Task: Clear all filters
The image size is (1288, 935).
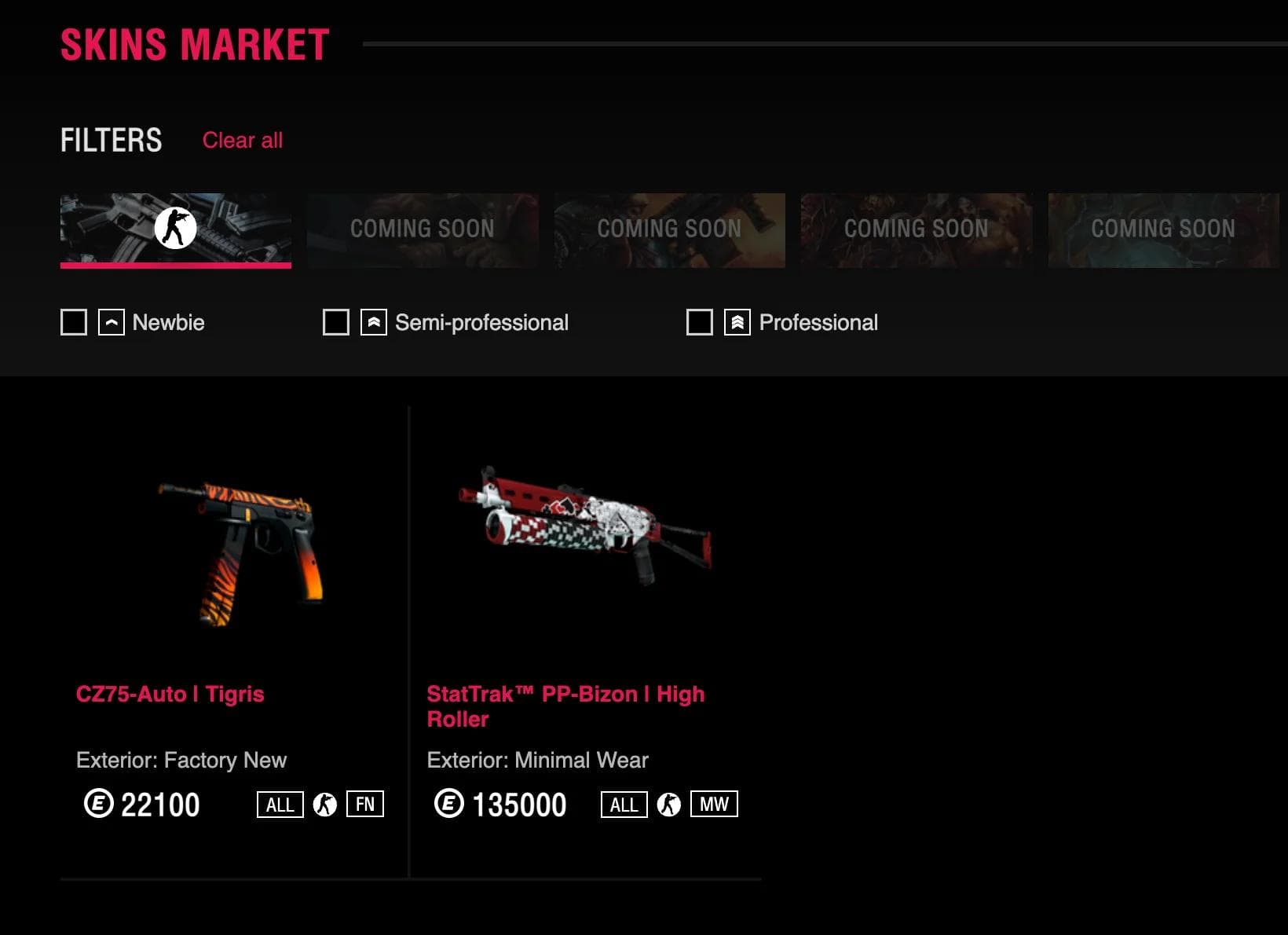Action: (242, 141)
